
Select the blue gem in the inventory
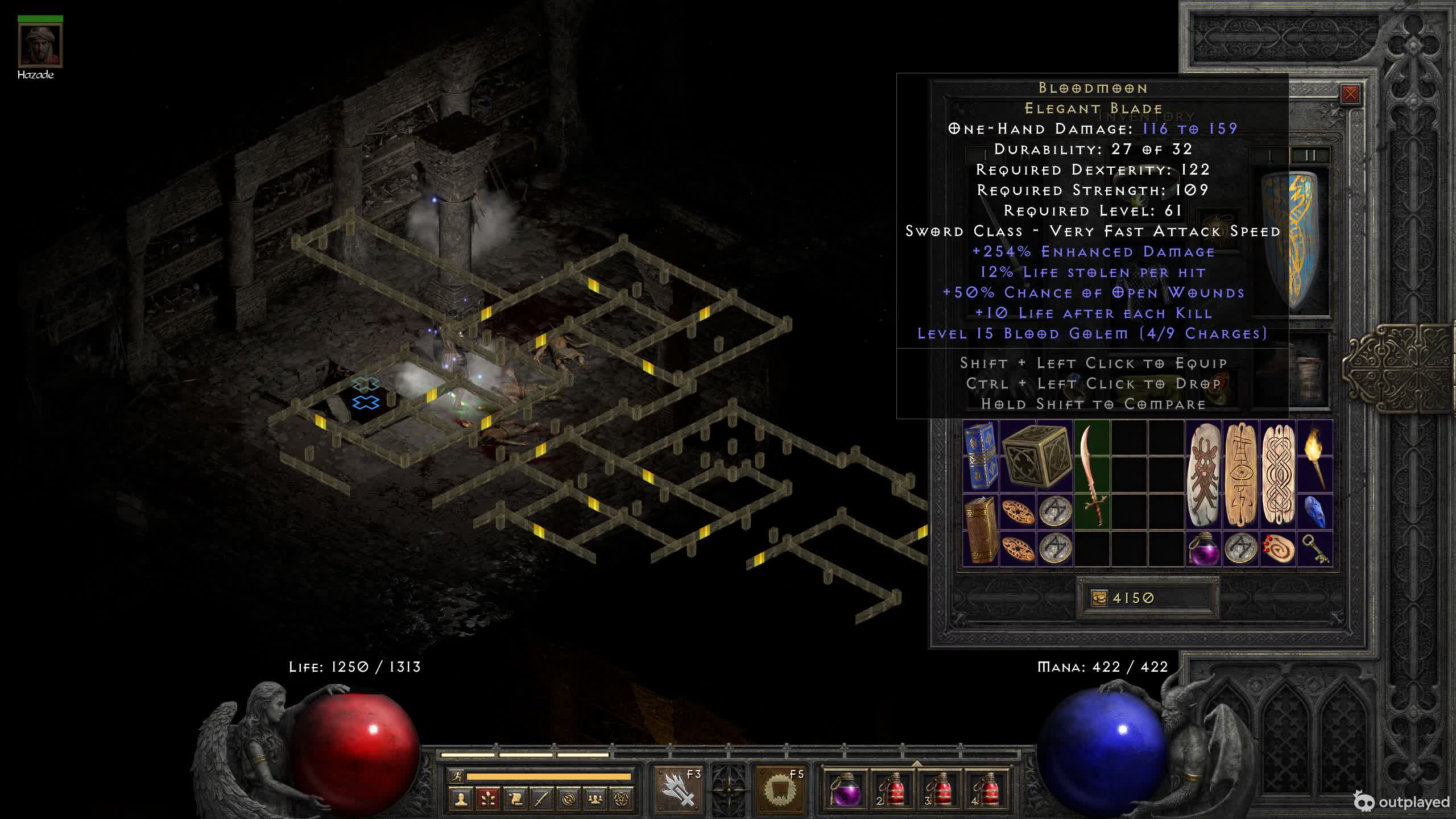(1316, 511)
